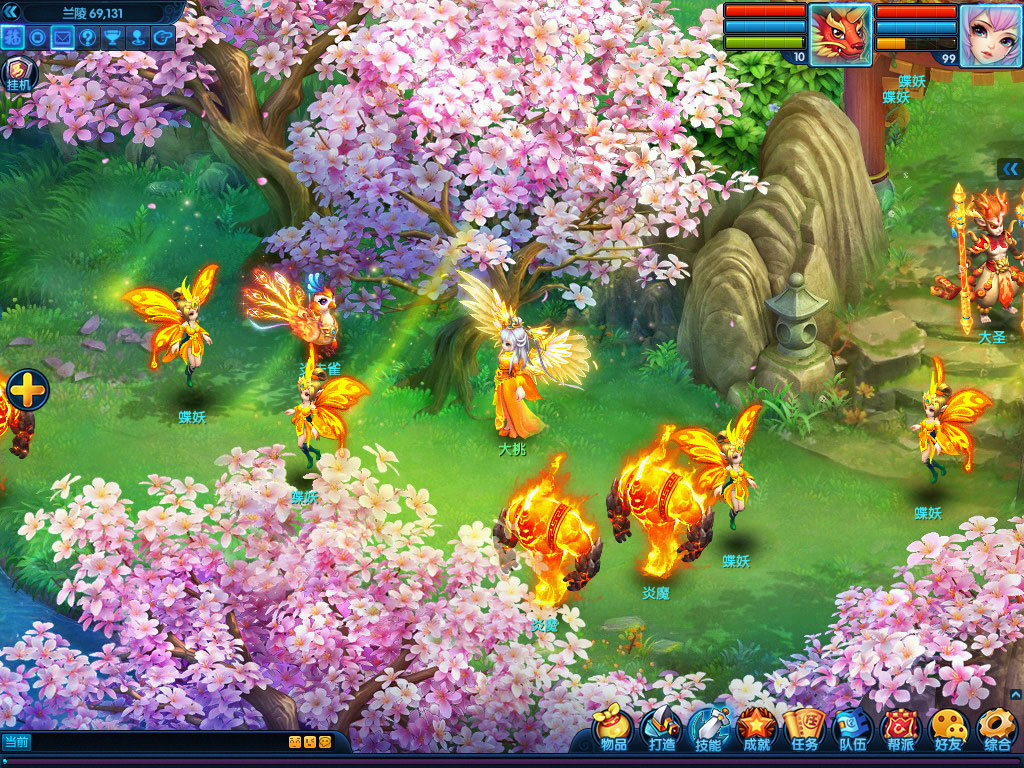Collapse the top-left map panel arrow
Viewport: 1024px width, 768px height.
point(12,11)
